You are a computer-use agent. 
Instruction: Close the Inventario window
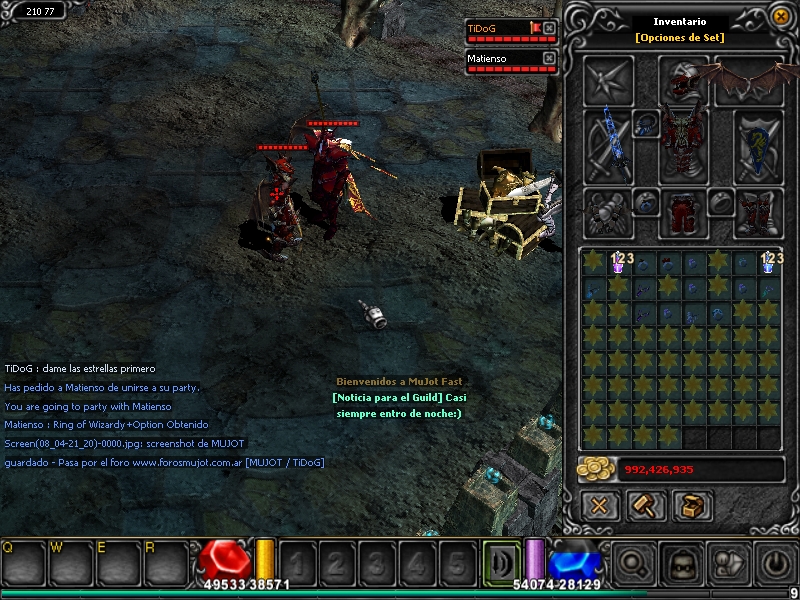(x=780, y=16)
